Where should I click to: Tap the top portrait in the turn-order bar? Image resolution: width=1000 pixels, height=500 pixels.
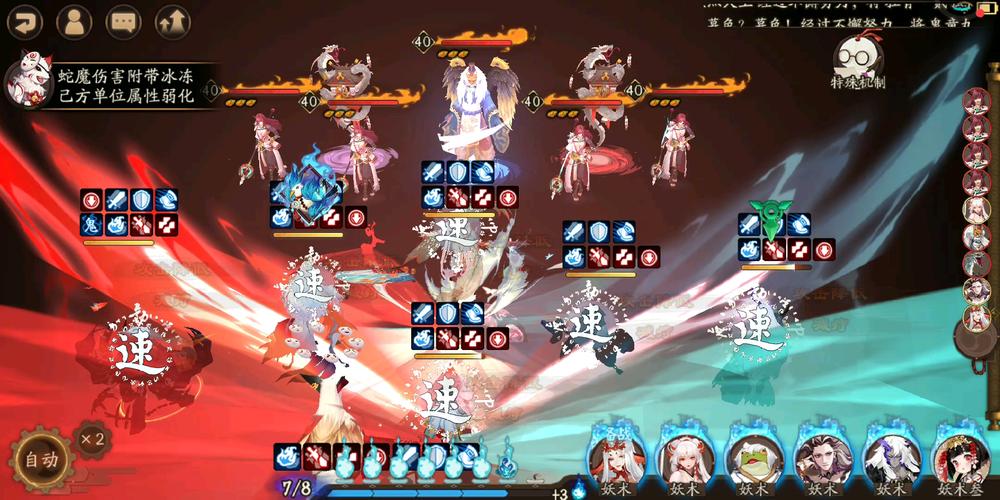click(977, 102)
